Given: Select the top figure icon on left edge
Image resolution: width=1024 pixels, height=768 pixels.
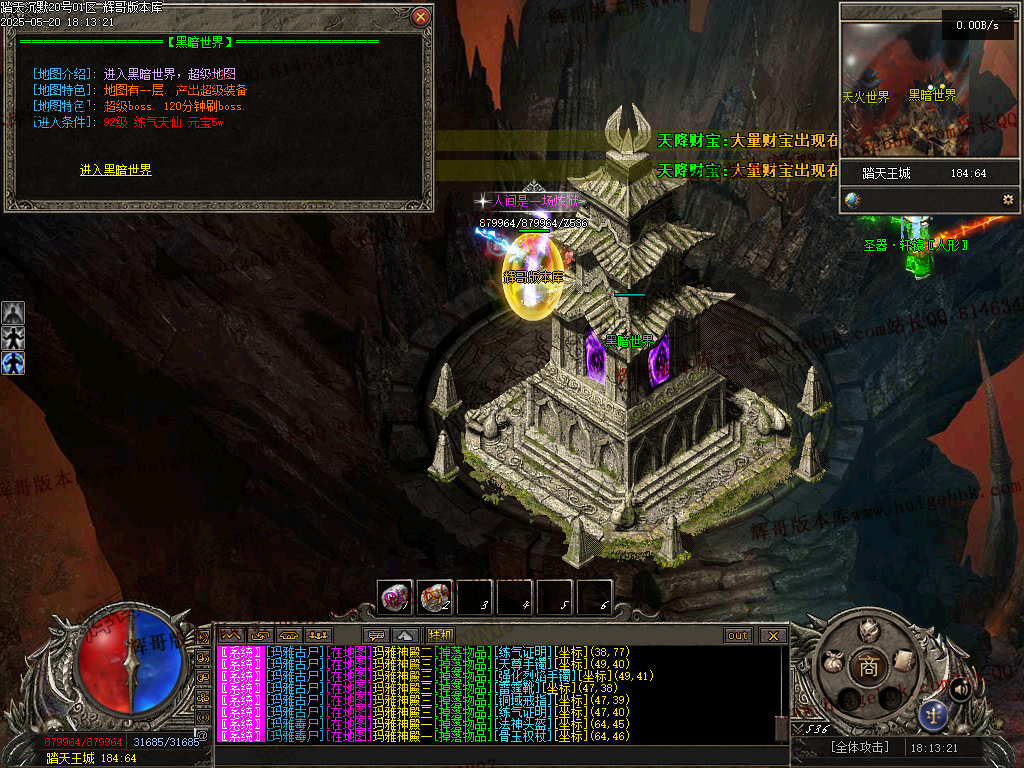Looking at the screenshot, I should 13,313.
